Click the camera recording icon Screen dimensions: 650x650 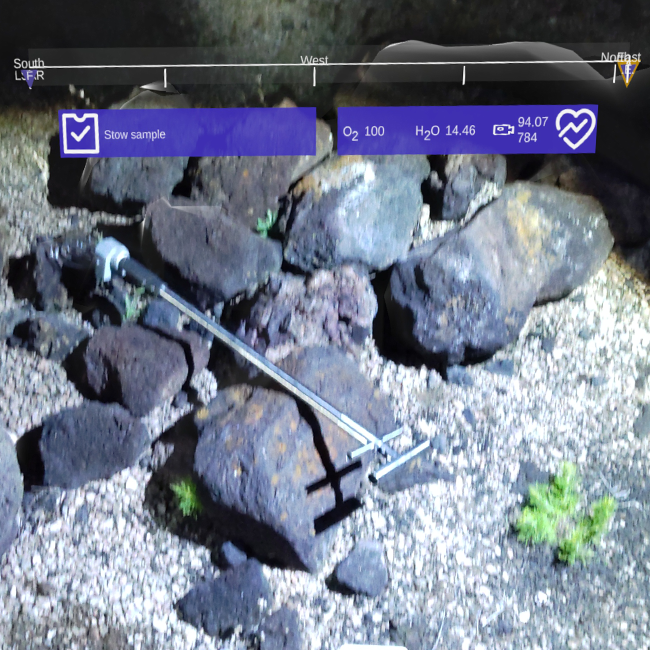point(503,130)
